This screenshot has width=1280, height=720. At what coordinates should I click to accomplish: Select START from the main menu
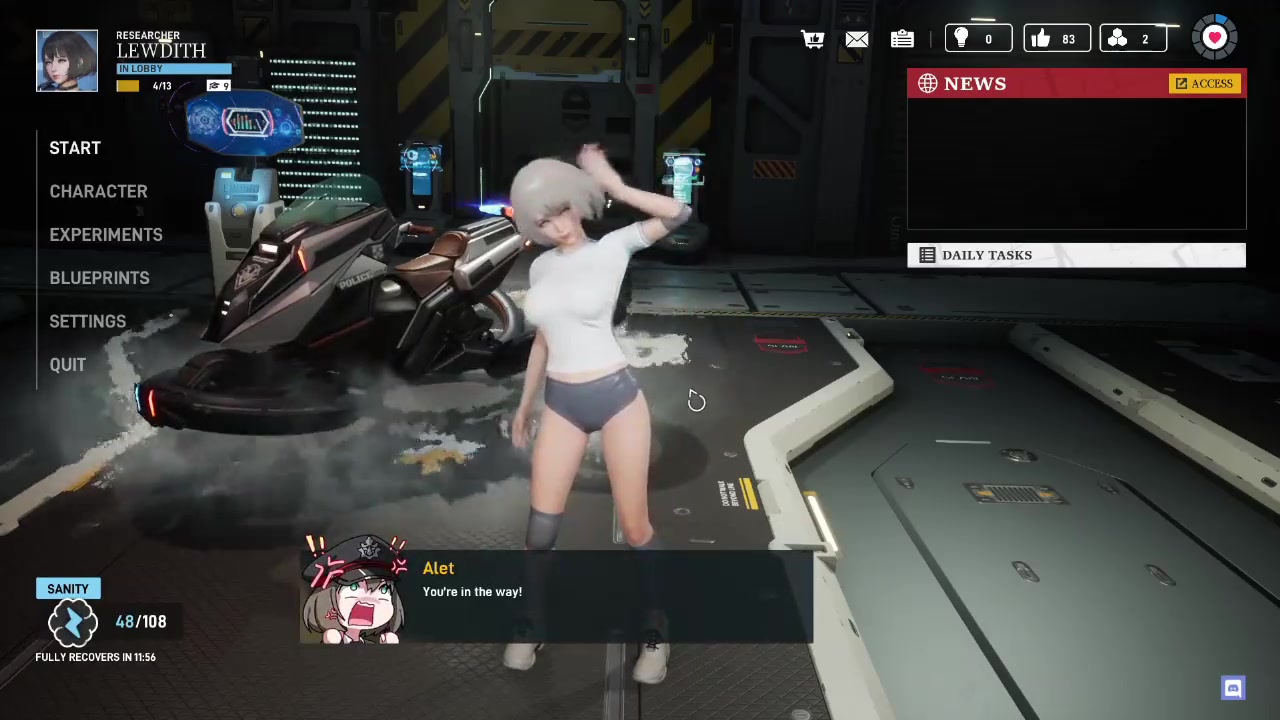(x=75, y=148)
